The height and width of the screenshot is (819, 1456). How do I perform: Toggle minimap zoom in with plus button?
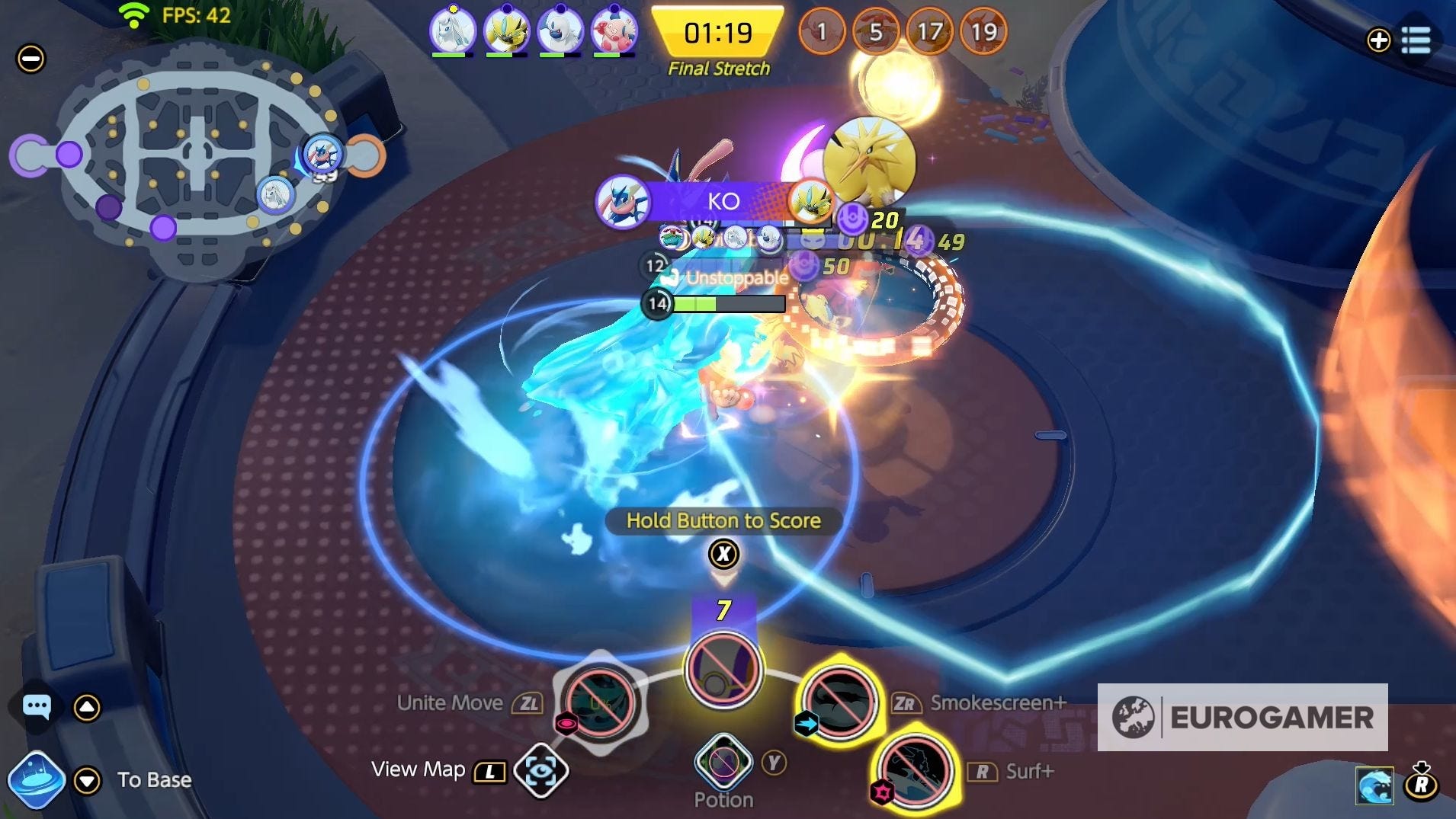coord(1378,41)
